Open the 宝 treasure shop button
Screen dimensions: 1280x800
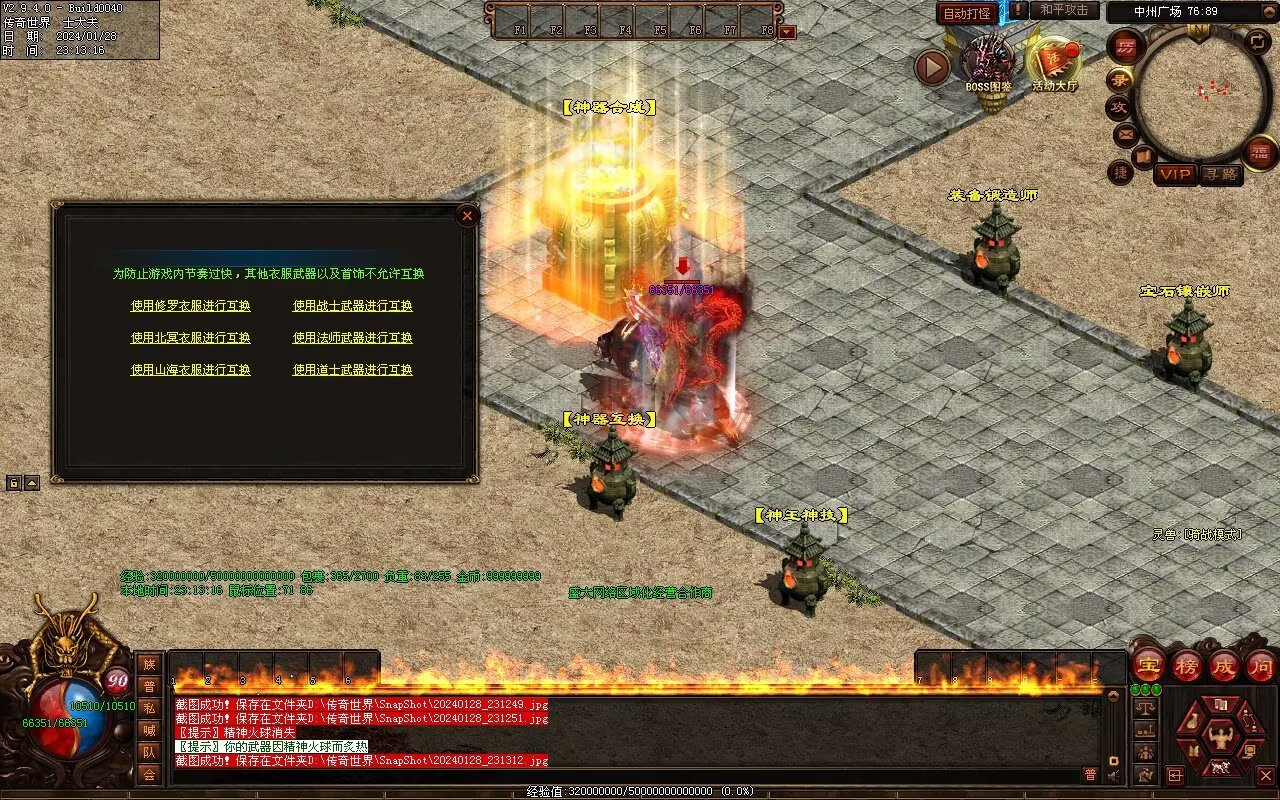coord(1149,665)
